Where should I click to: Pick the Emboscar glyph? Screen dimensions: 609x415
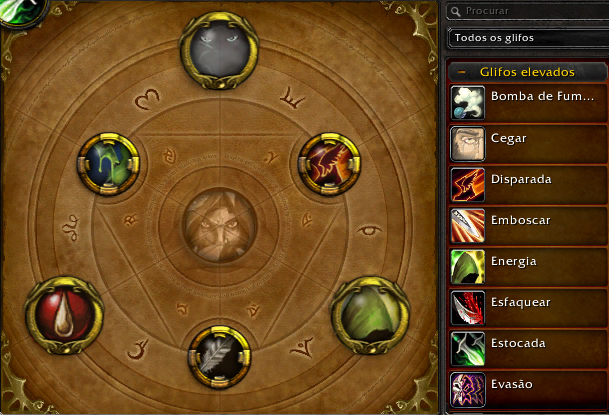click(x=528, y=221)
